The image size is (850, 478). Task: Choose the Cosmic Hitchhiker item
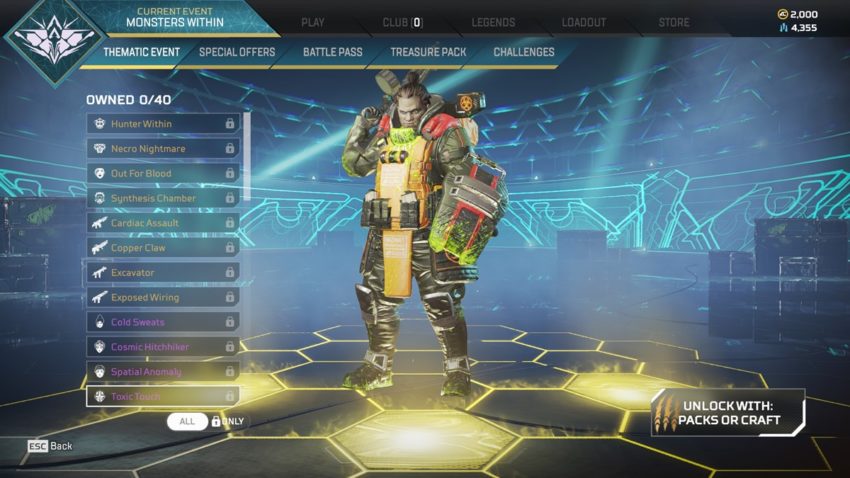pos(163,347)
